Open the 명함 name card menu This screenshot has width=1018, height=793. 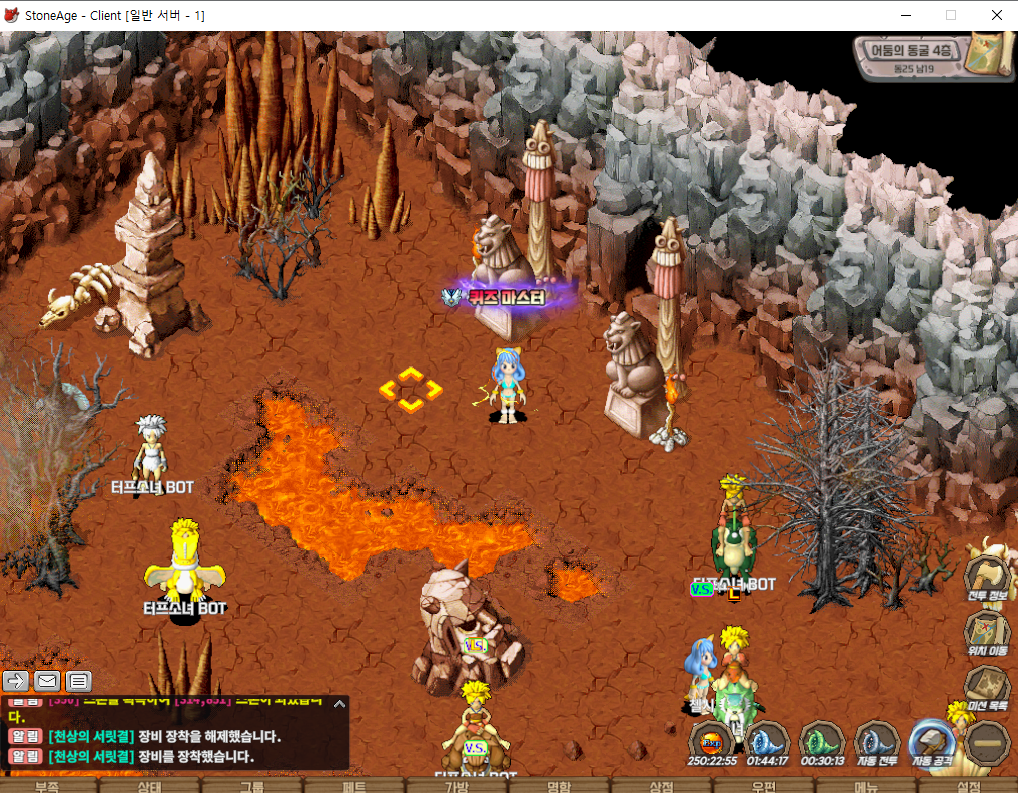tap(558, 786)
